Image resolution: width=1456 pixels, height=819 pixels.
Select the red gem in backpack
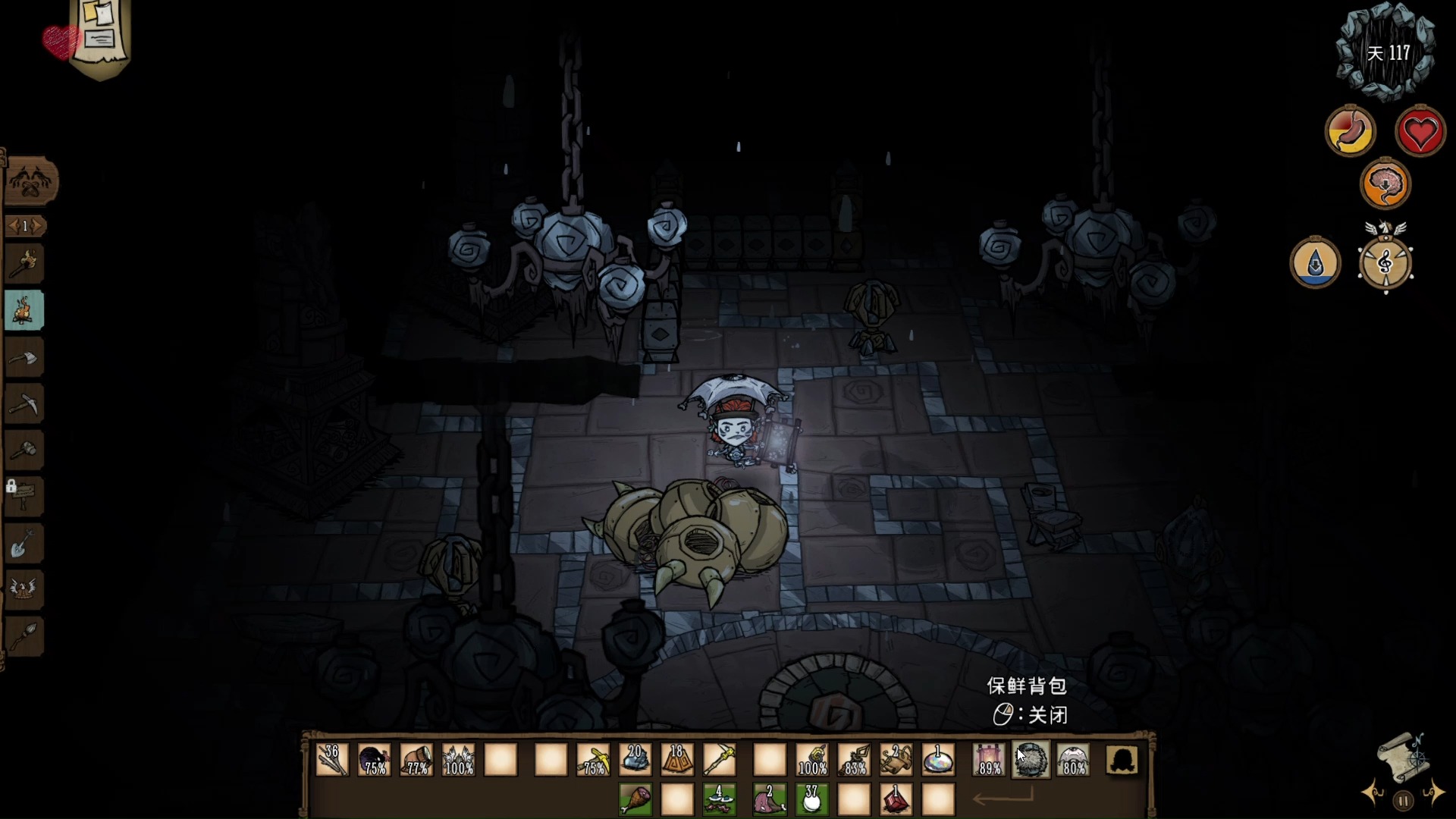pyautogui.click(x=896, y=799)
